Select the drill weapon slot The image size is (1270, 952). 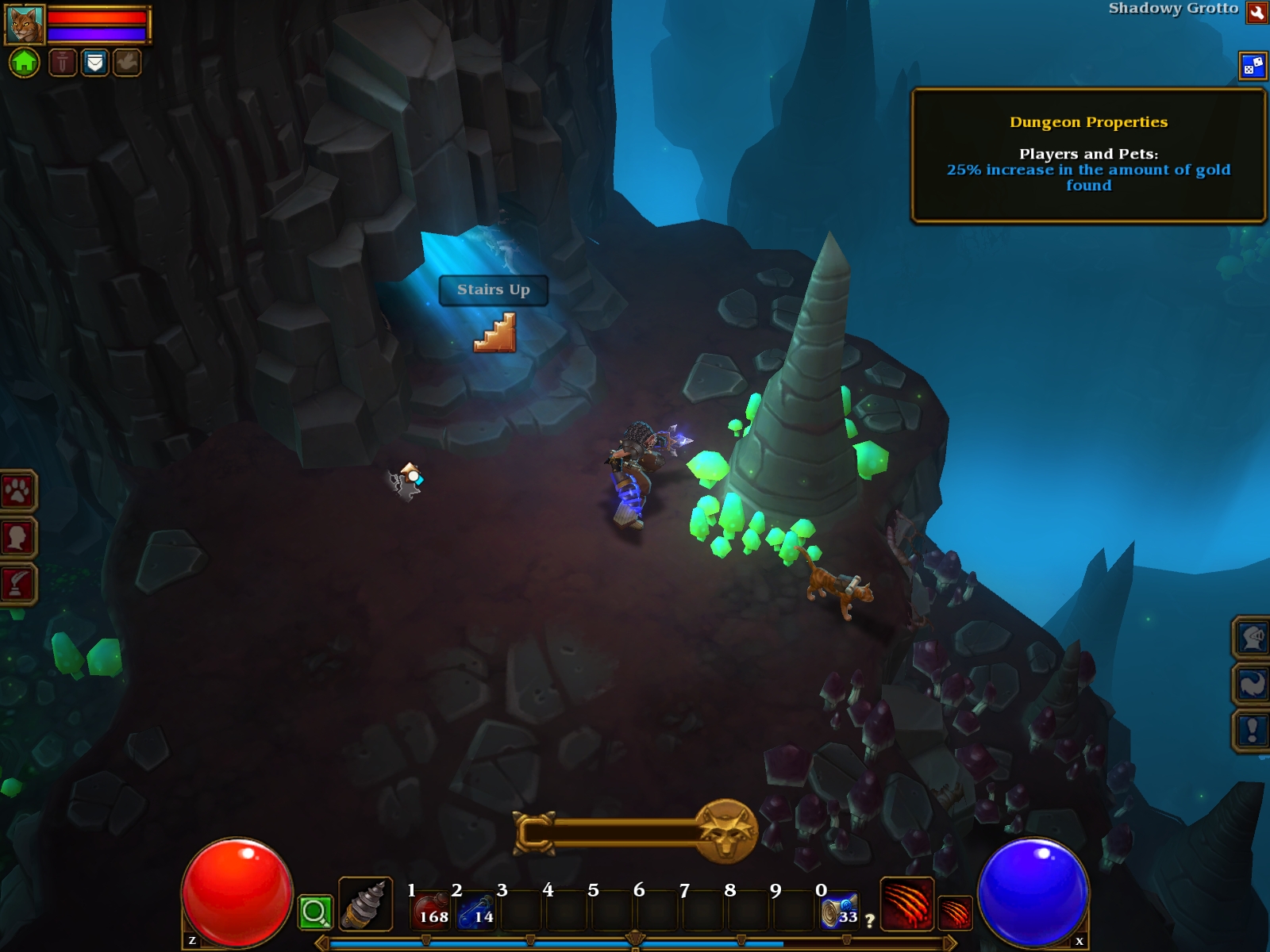[365, 904]
